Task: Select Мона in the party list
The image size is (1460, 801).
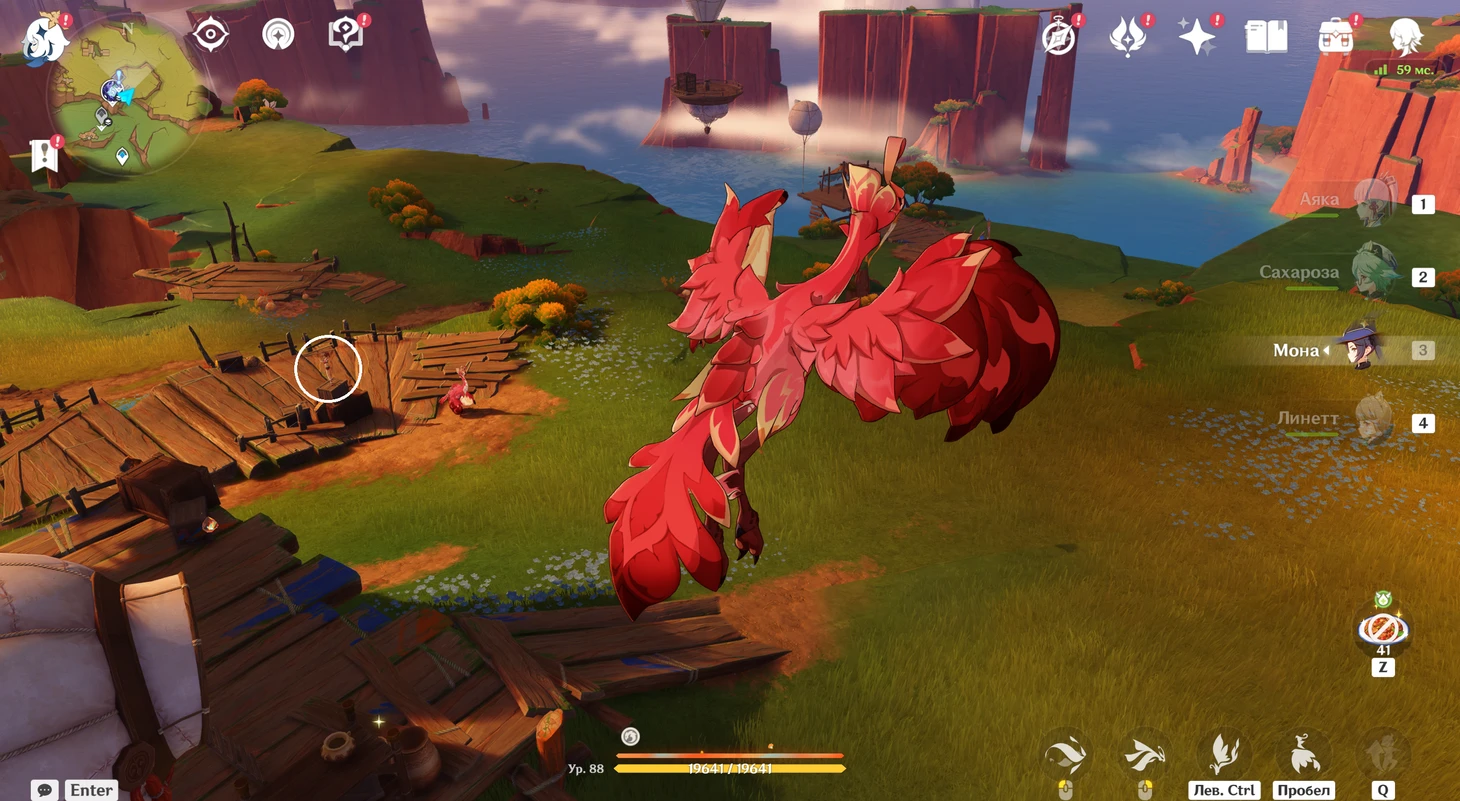Action: [x=1360, y=350]
